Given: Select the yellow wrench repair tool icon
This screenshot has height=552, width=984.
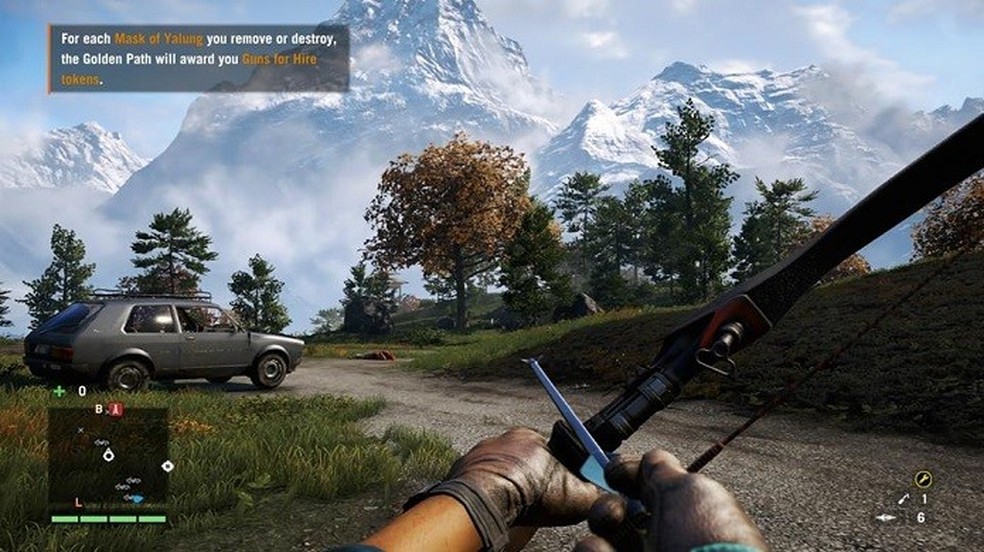Looking at the screenshot, I should click(x=922, y=479).
